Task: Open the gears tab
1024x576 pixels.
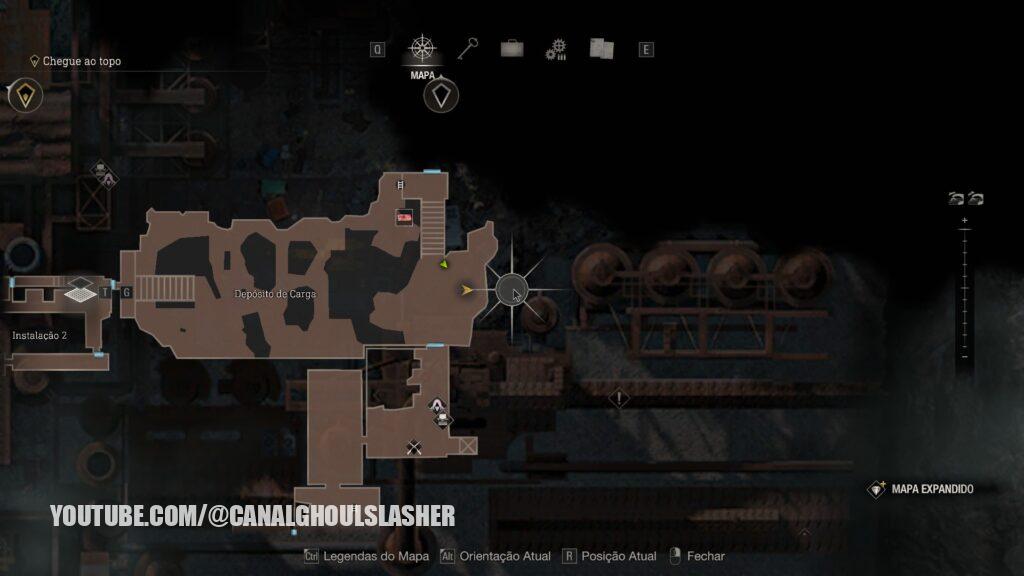Action: pyautogui.click(x=556, y=50)
